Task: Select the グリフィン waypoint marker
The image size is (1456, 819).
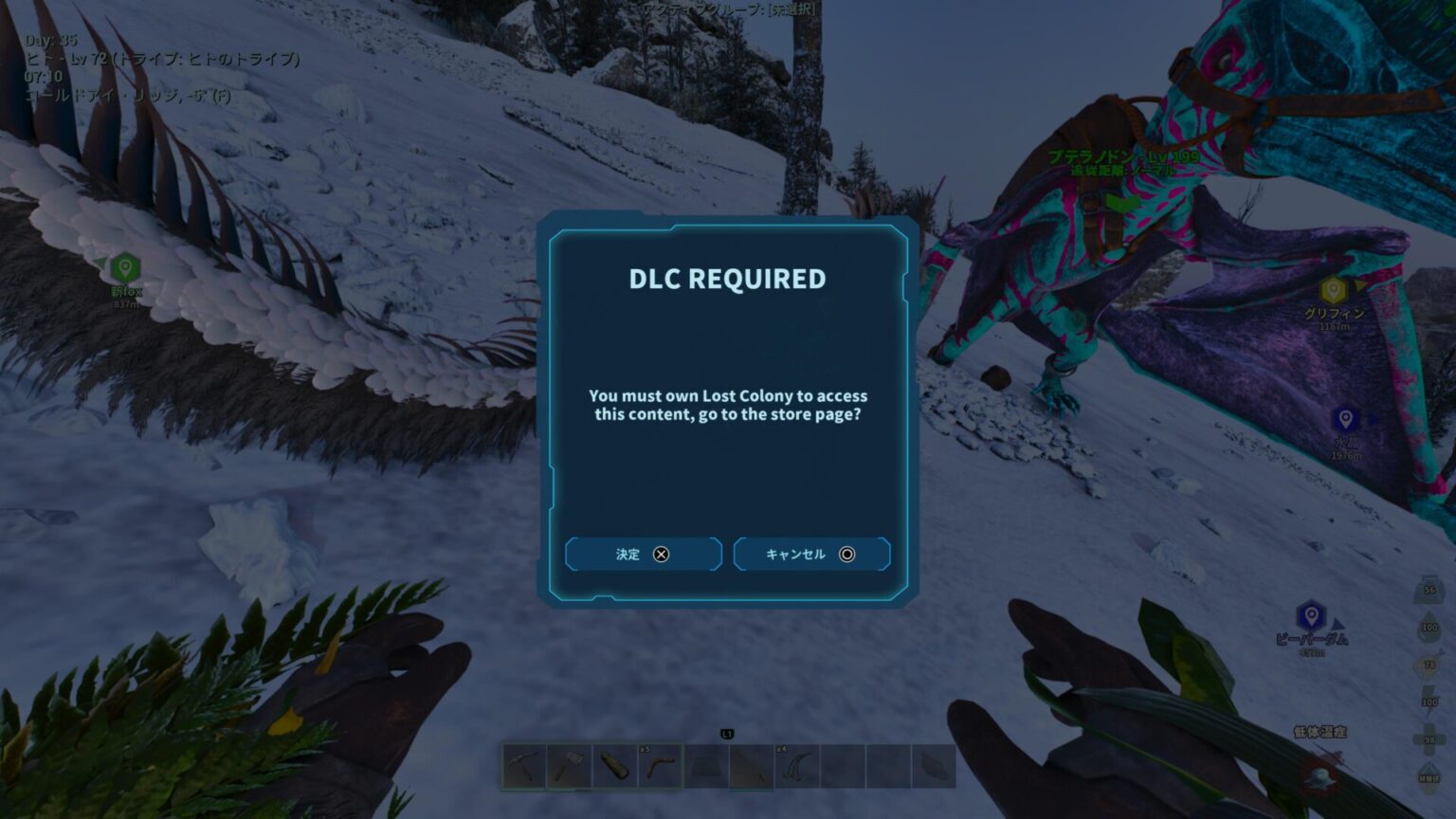Action: pyautogui.click(x=1333, y=290)
